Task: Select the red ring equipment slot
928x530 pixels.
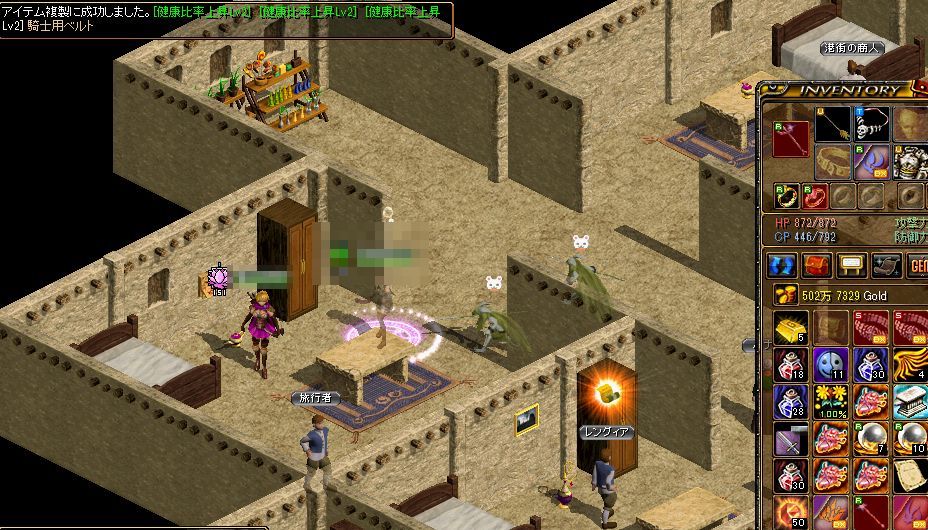Action: click(x=816, y=195)
